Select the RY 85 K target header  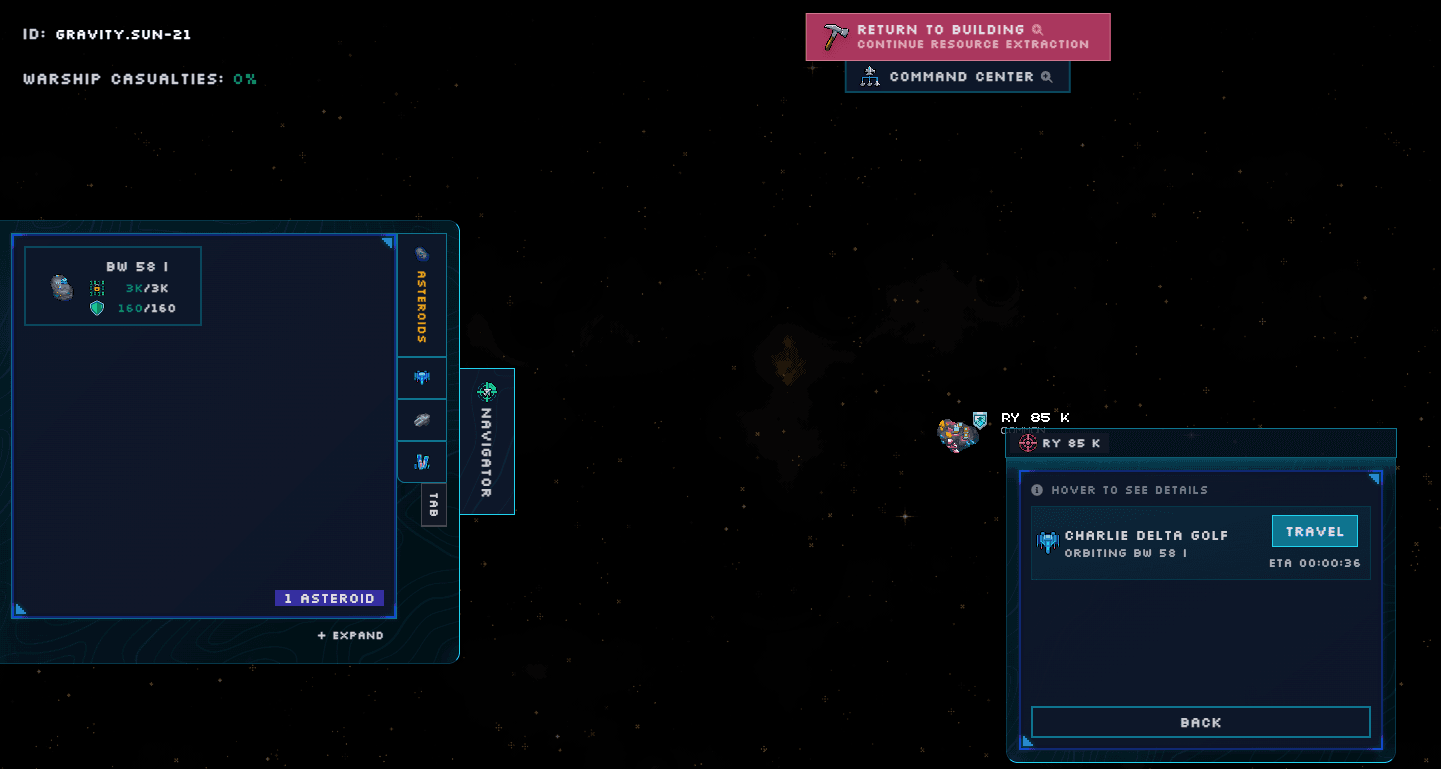pos(1060,443)
